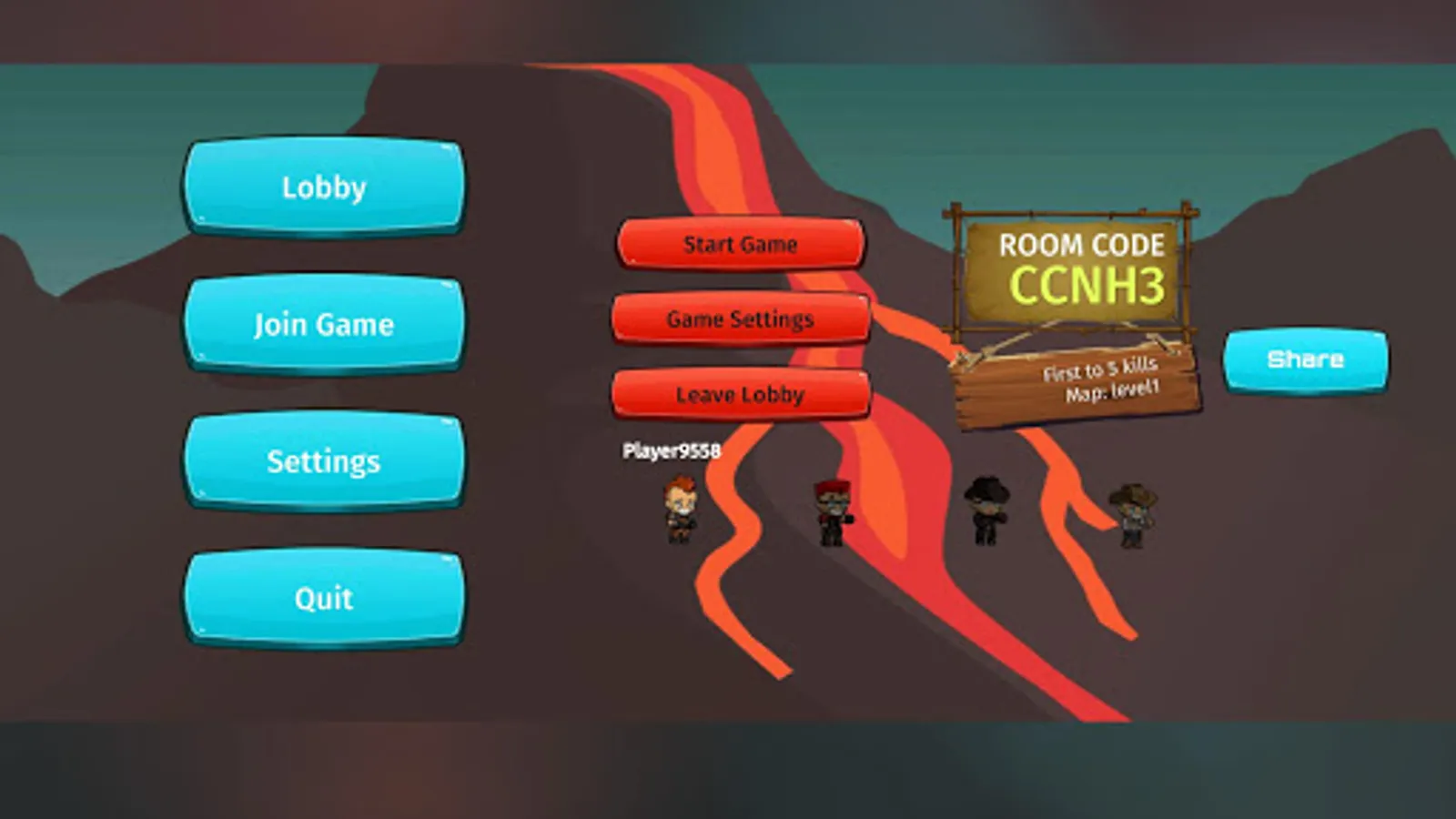Image resolution: width=1456 pixels, height=819 pixels.
Task: Select the character wearing a black hat
Action: tap(987, 510)
